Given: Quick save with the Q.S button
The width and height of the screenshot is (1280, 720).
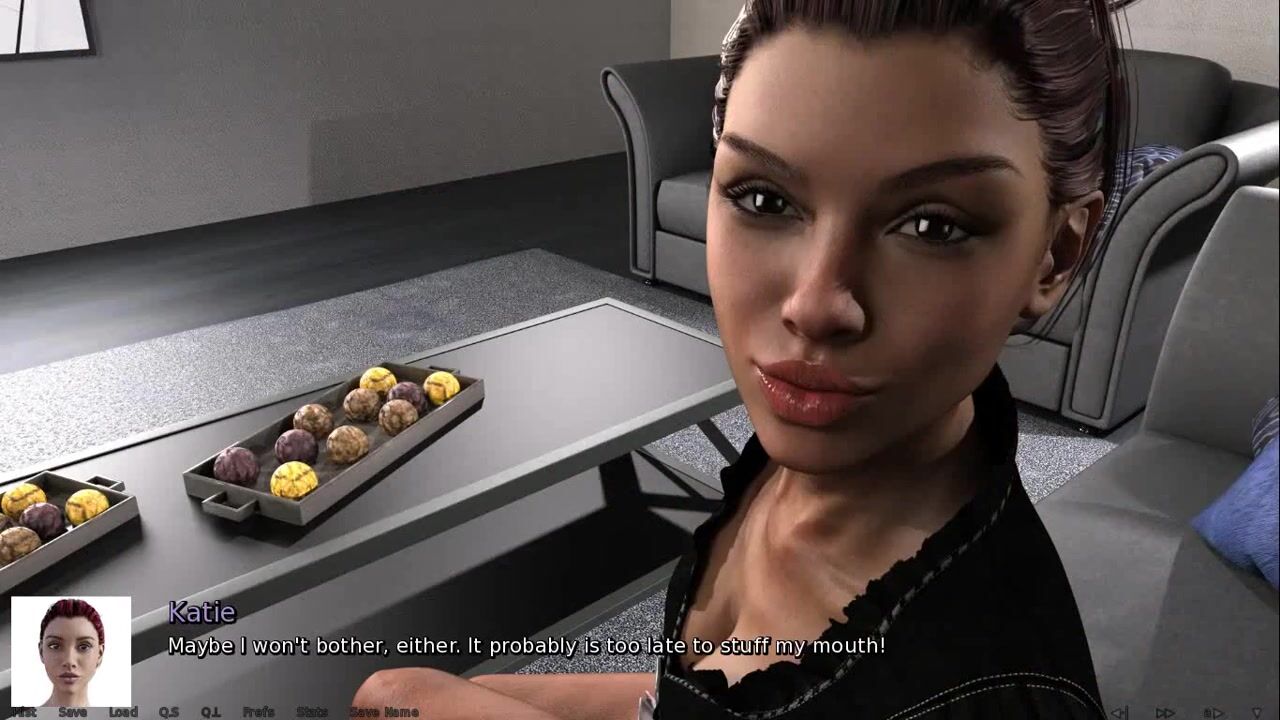Looking at the screenshot, I should pyautogui.click(x=168, y=712).
